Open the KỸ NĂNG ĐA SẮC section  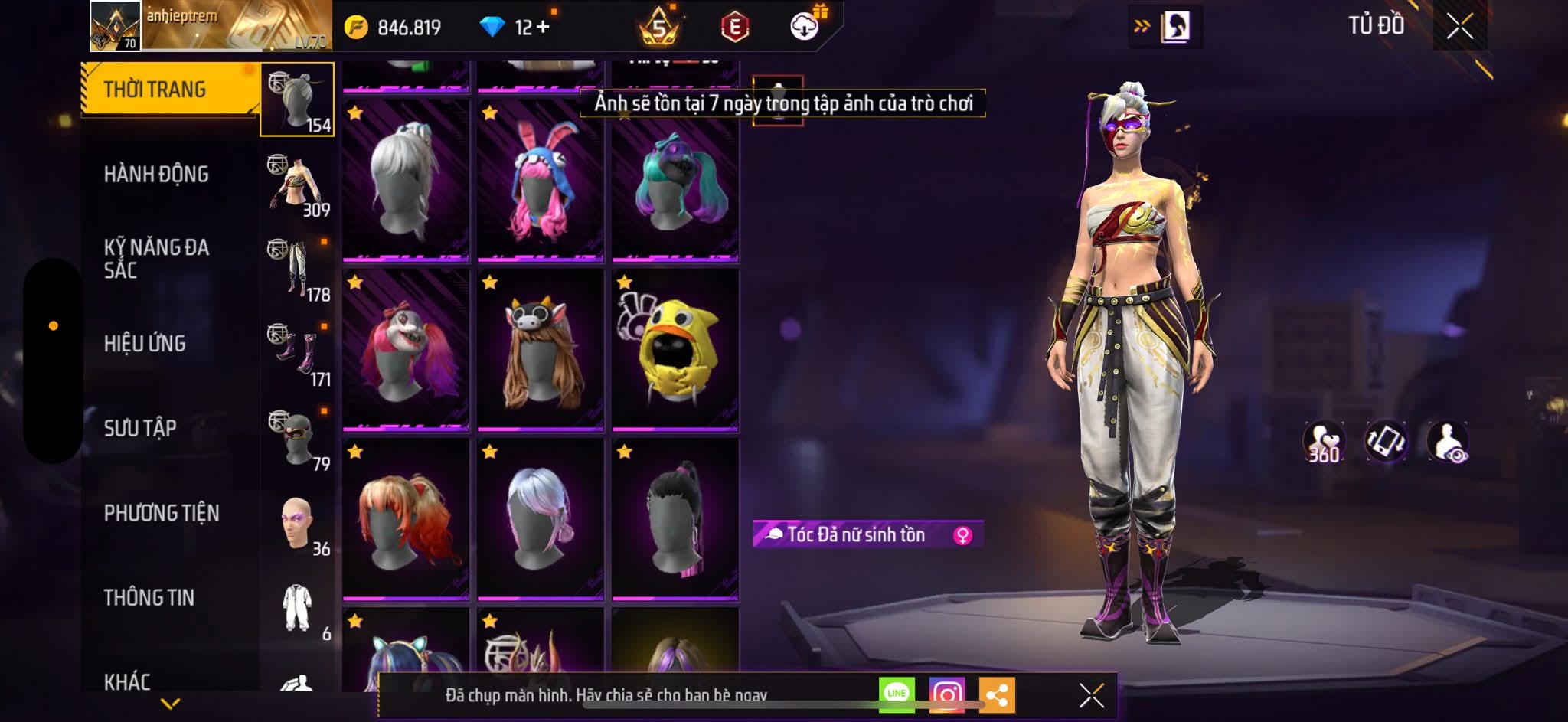(x=156, y=259)
